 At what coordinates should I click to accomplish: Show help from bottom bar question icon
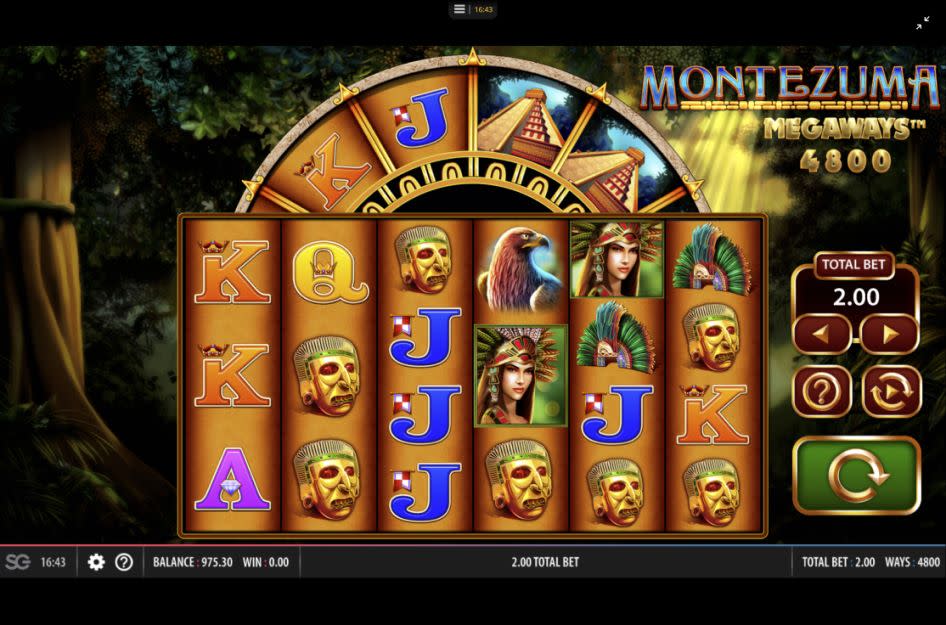click(124, 562)
